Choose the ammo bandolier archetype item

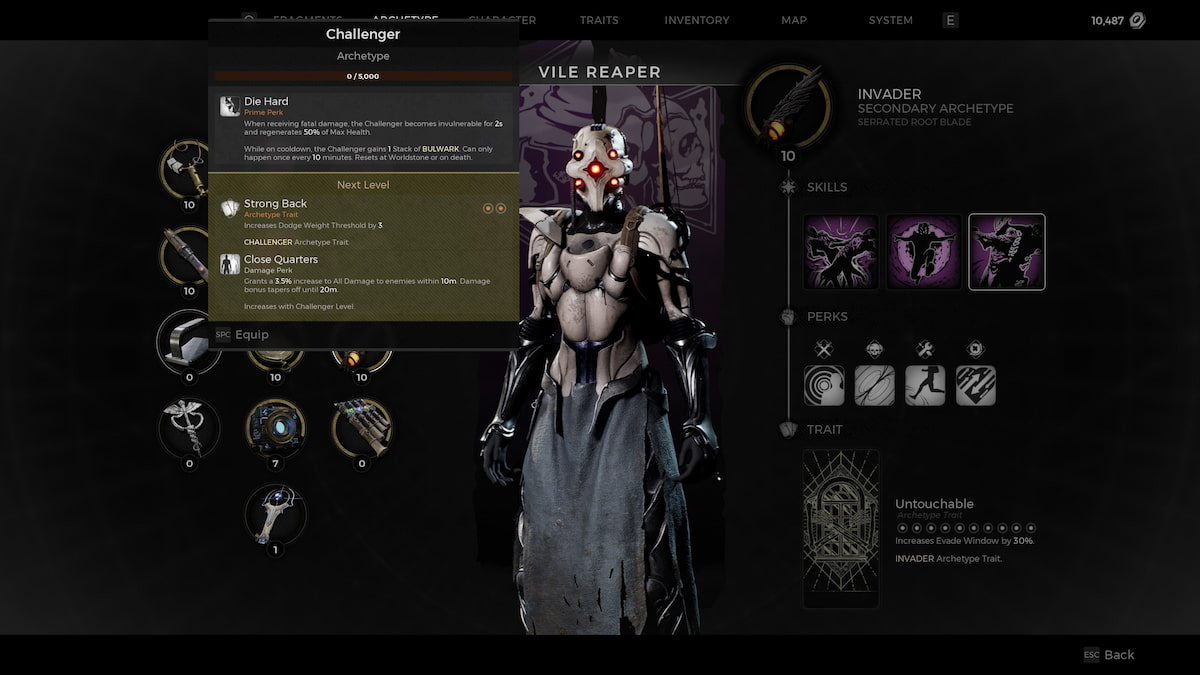(x=362, y=428)
